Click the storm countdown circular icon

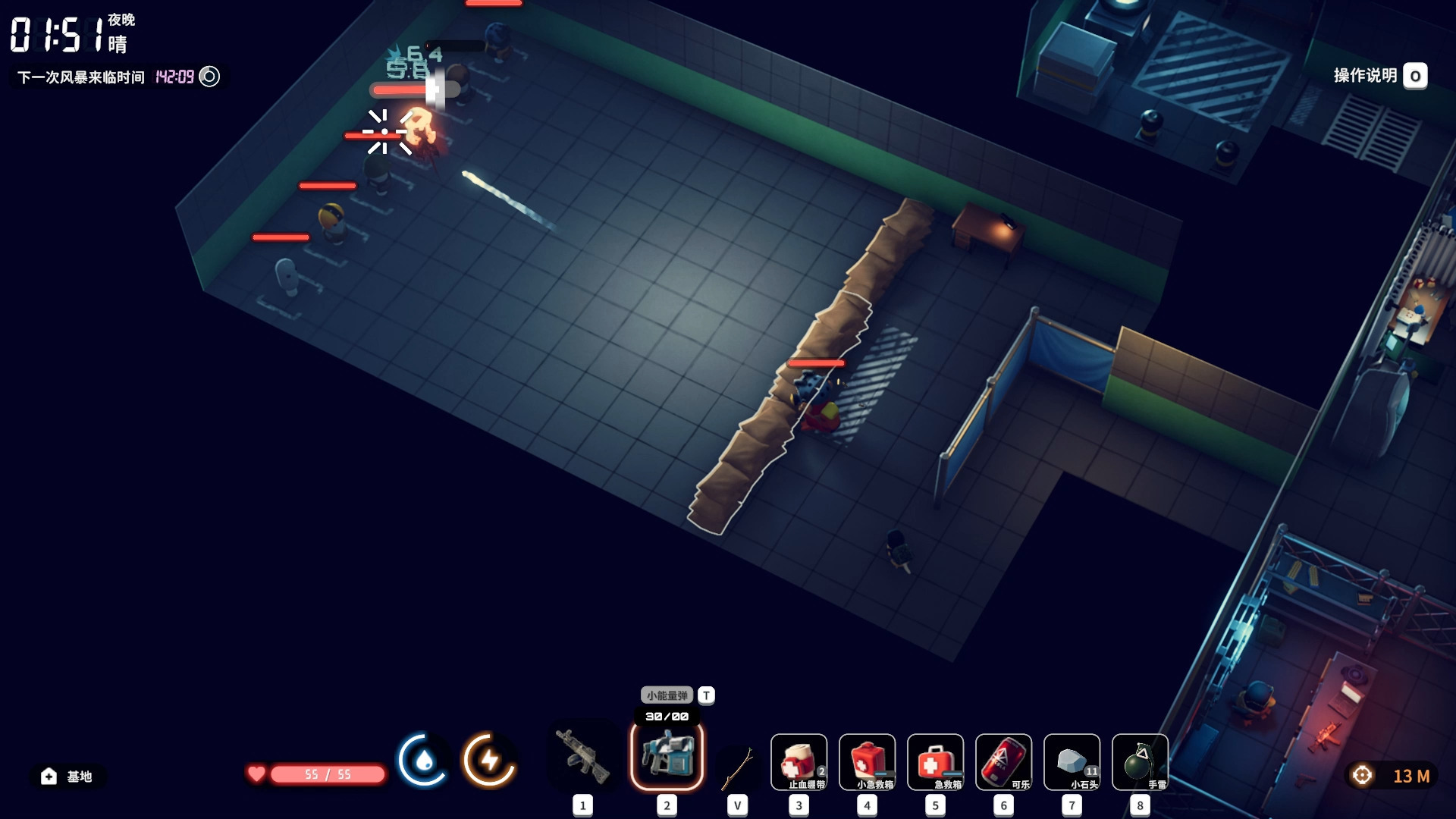tap(209, 77)
